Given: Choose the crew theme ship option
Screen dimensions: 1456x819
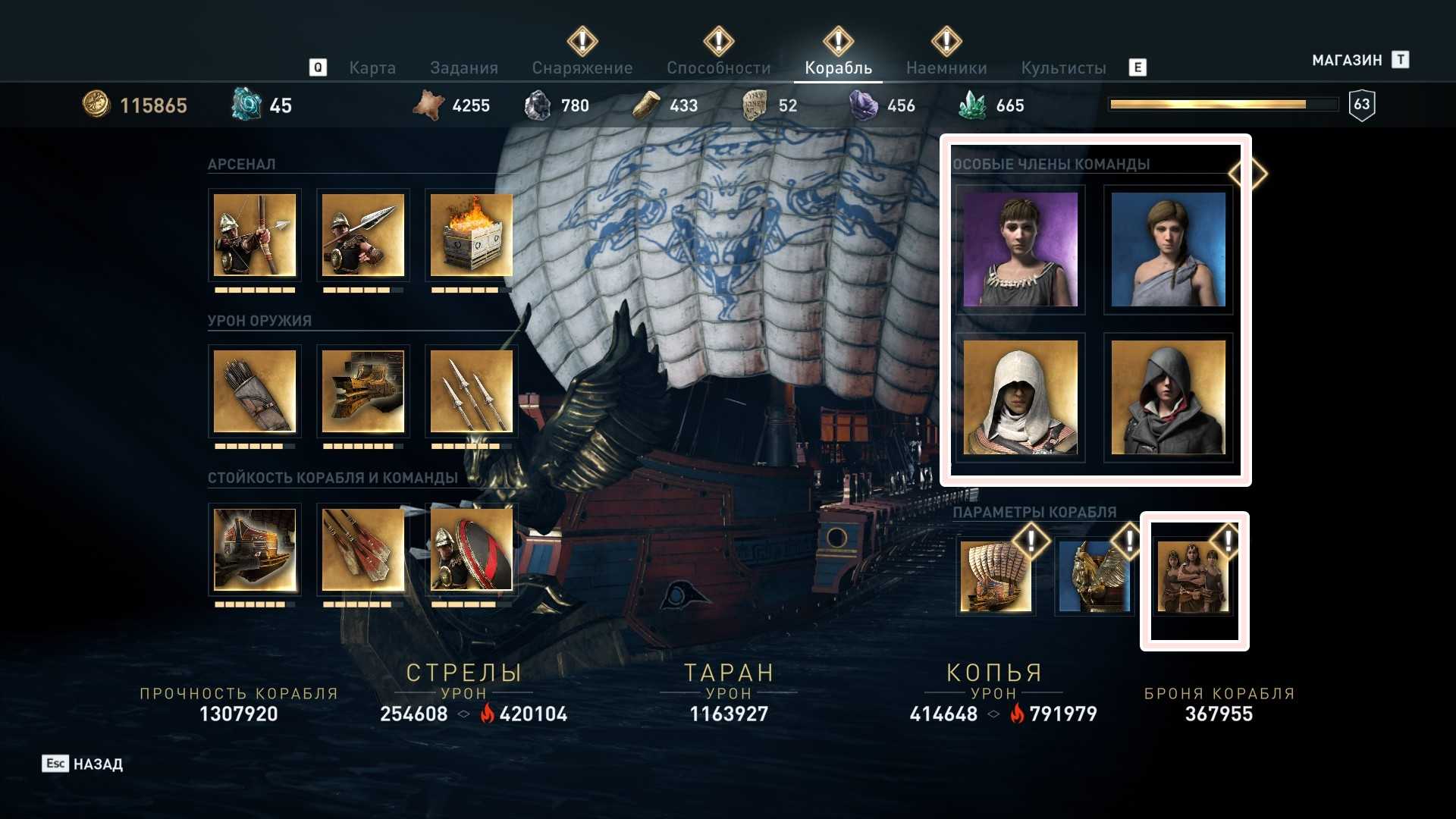Looking at the screenshot, I should coord(1194,576).
